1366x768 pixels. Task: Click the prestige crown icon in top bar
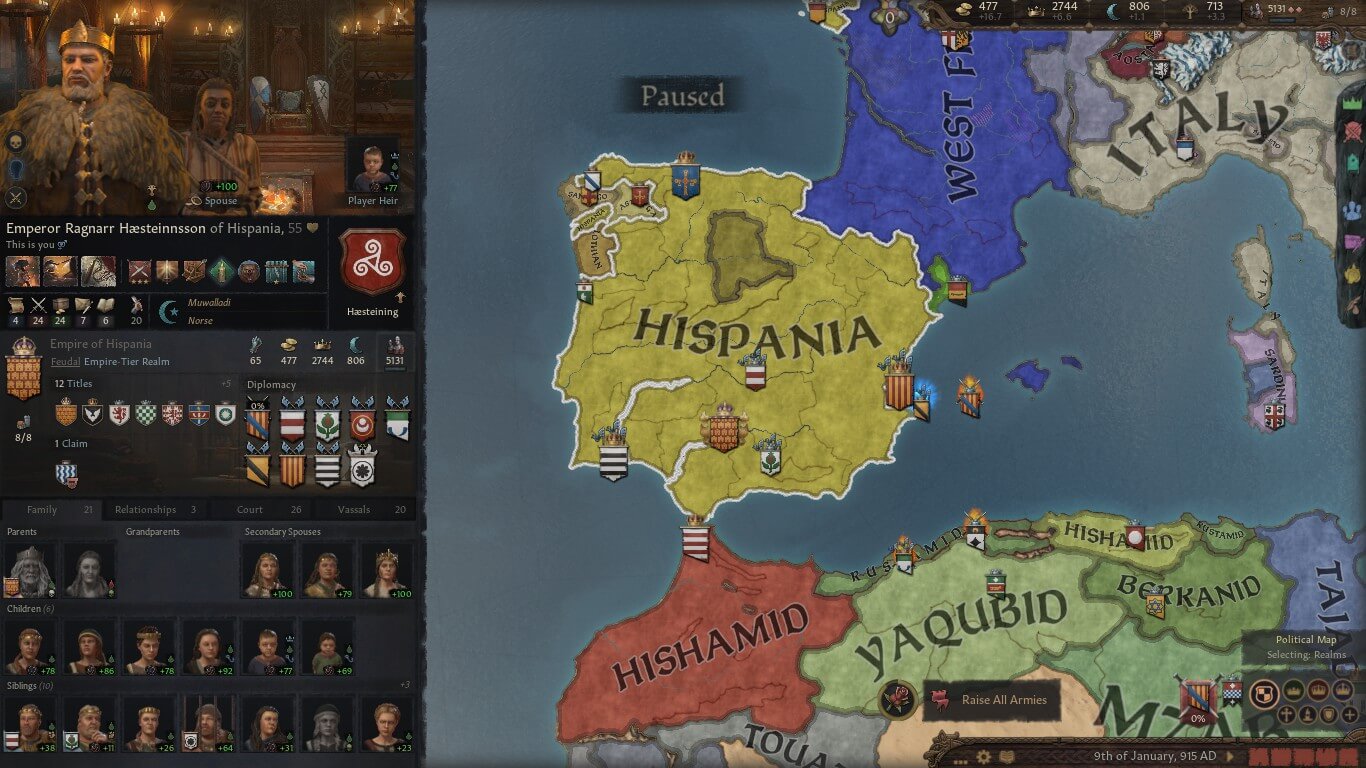coord(1036,9)
